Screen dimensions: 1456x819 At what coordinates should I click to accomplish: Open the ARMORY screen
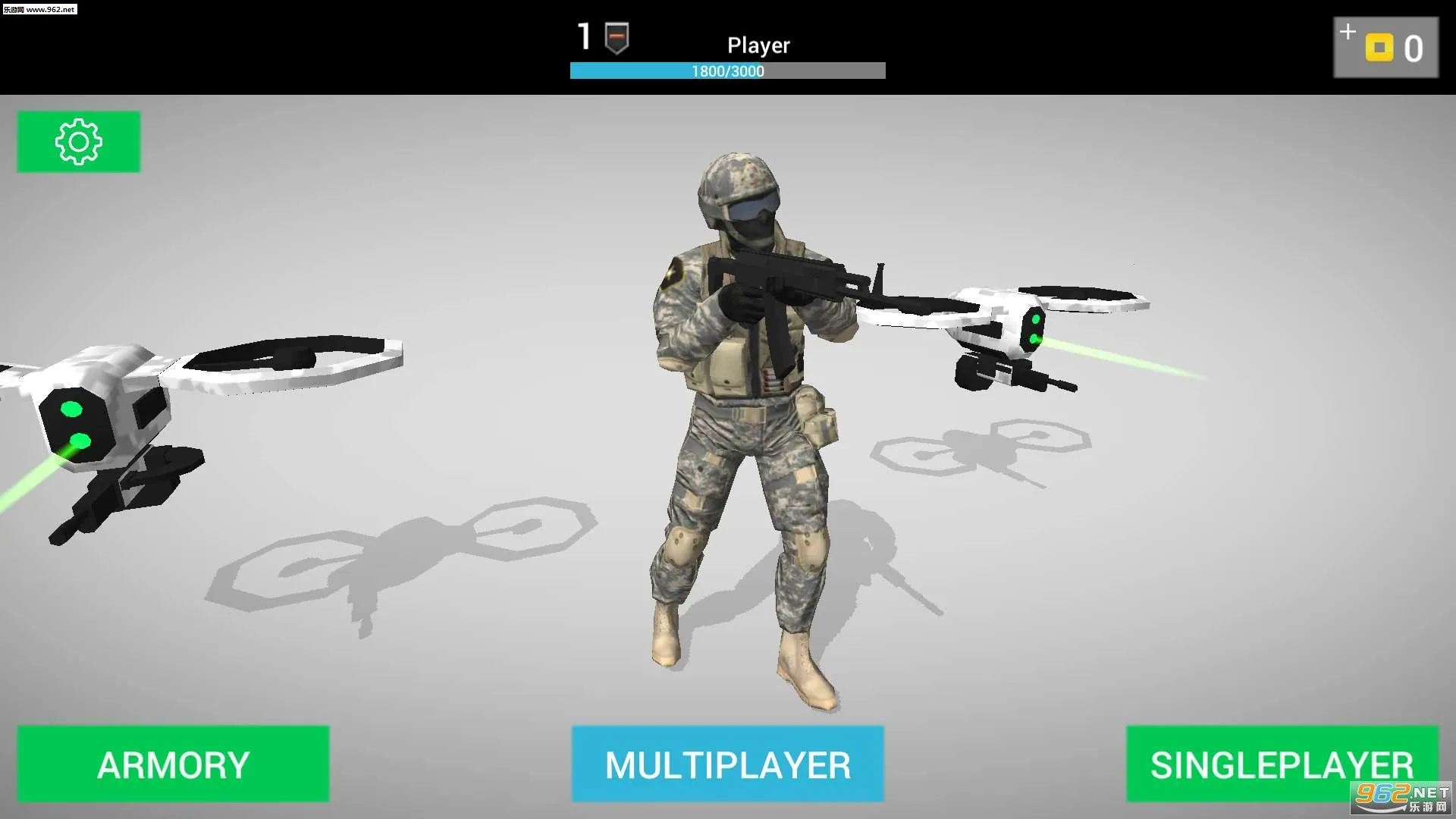pyautogui.click(x=174, y=764)
